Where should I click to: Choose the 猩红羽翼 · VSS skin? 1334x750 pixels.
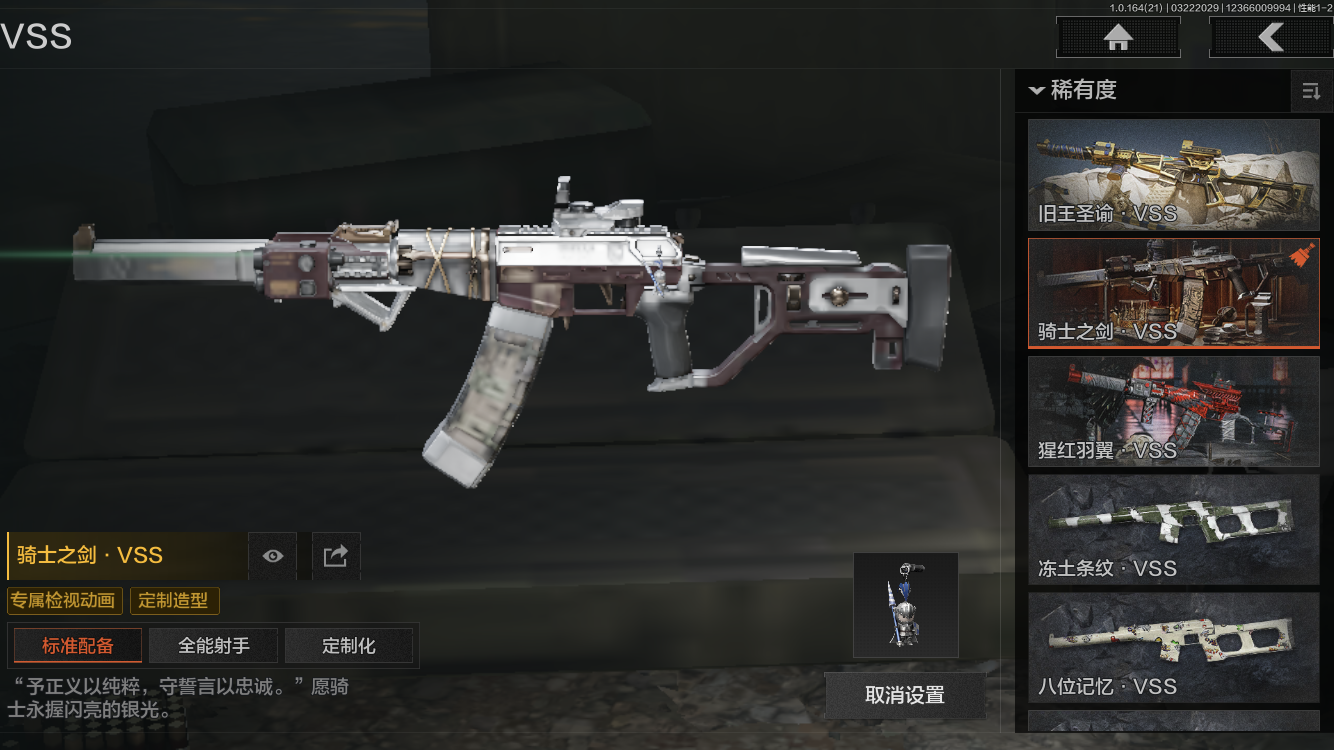click(1173, 411)
